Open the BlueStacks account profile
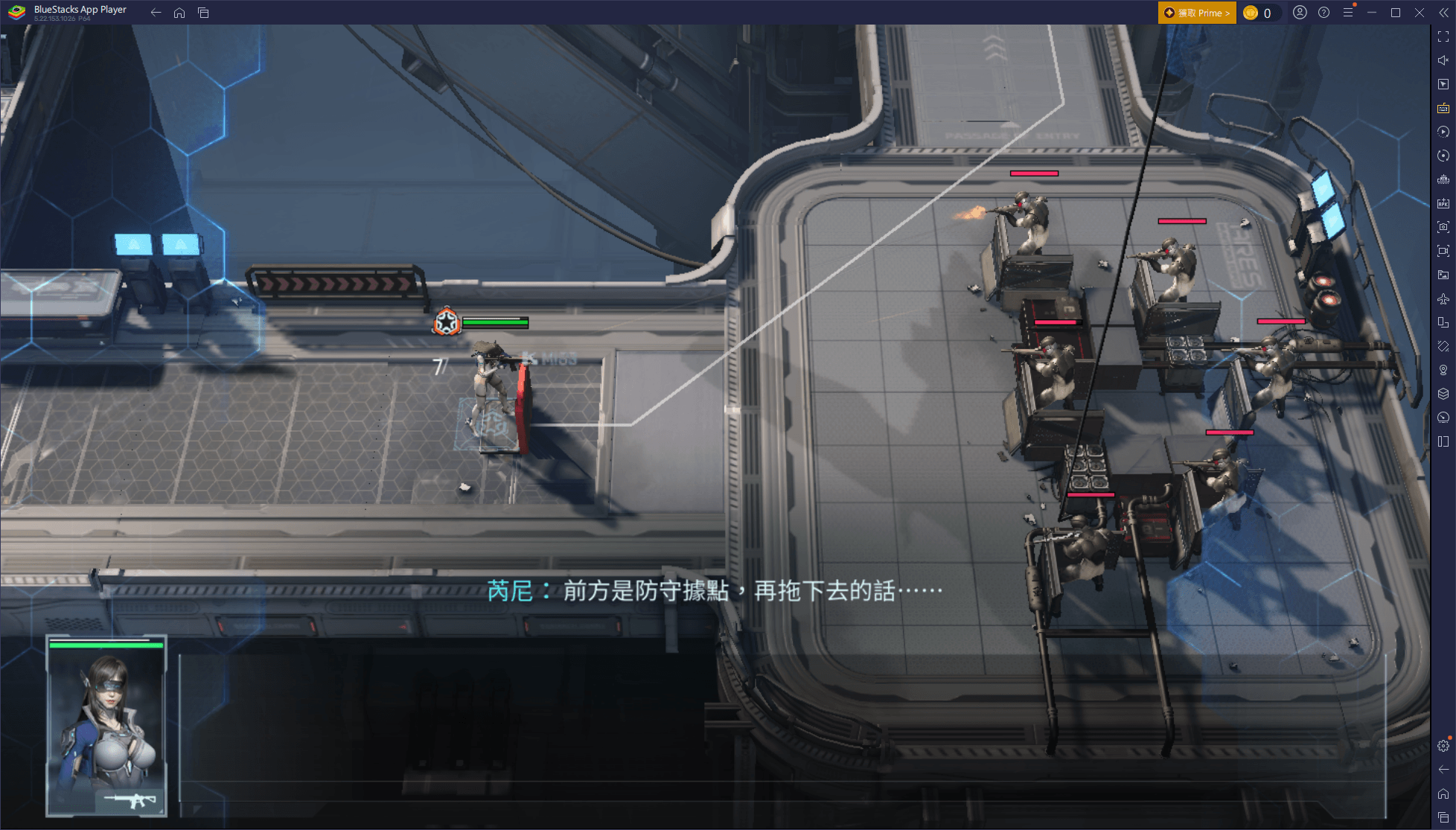1456x830 pixels. (x=1300, y=13)
